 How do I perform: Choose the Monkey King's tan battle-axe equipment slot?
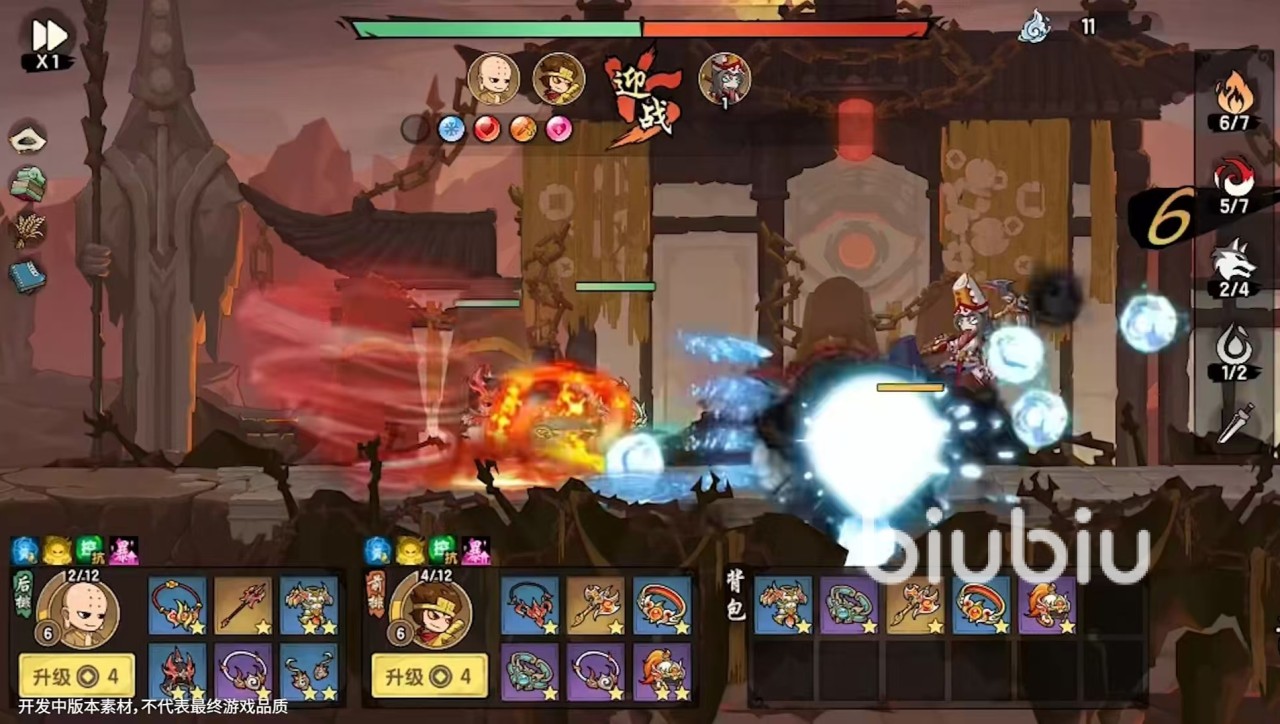pos(596,605)
